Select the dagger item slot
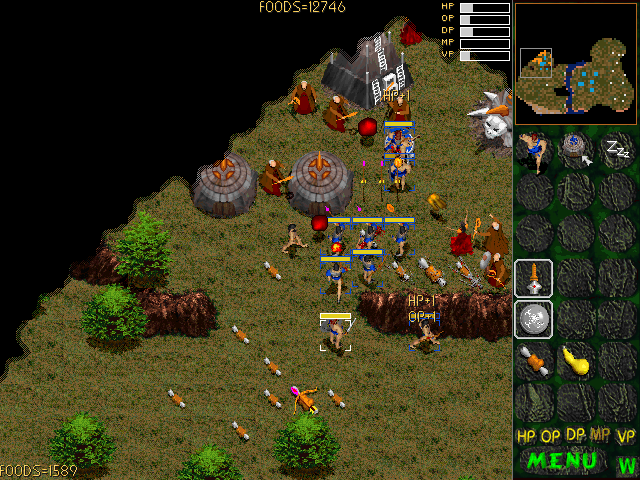This screenshot has width=640, height=480. (x=534, y=278)
